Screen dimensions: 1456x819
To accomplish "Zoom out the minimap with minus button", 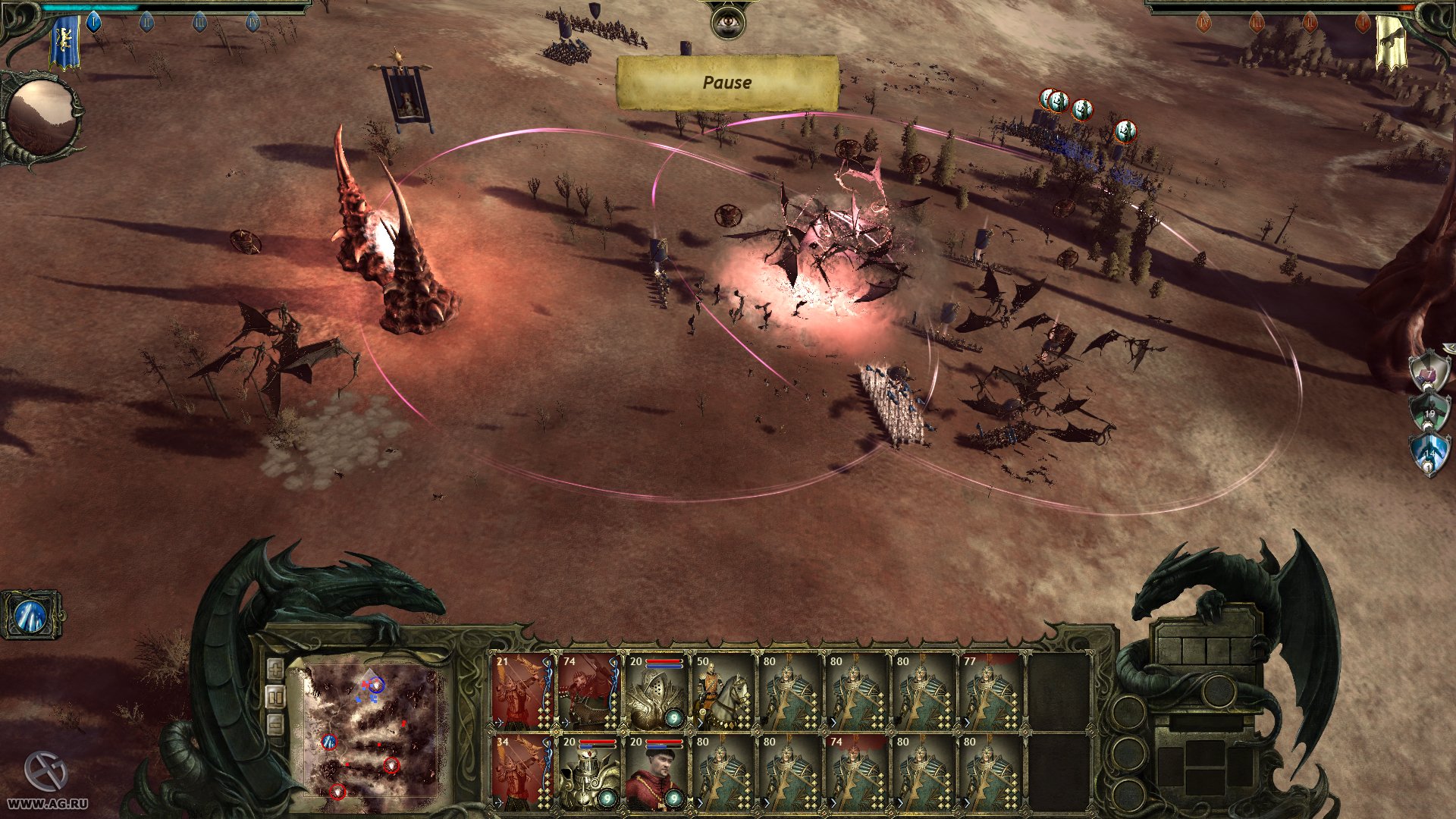I will [275, 724].
